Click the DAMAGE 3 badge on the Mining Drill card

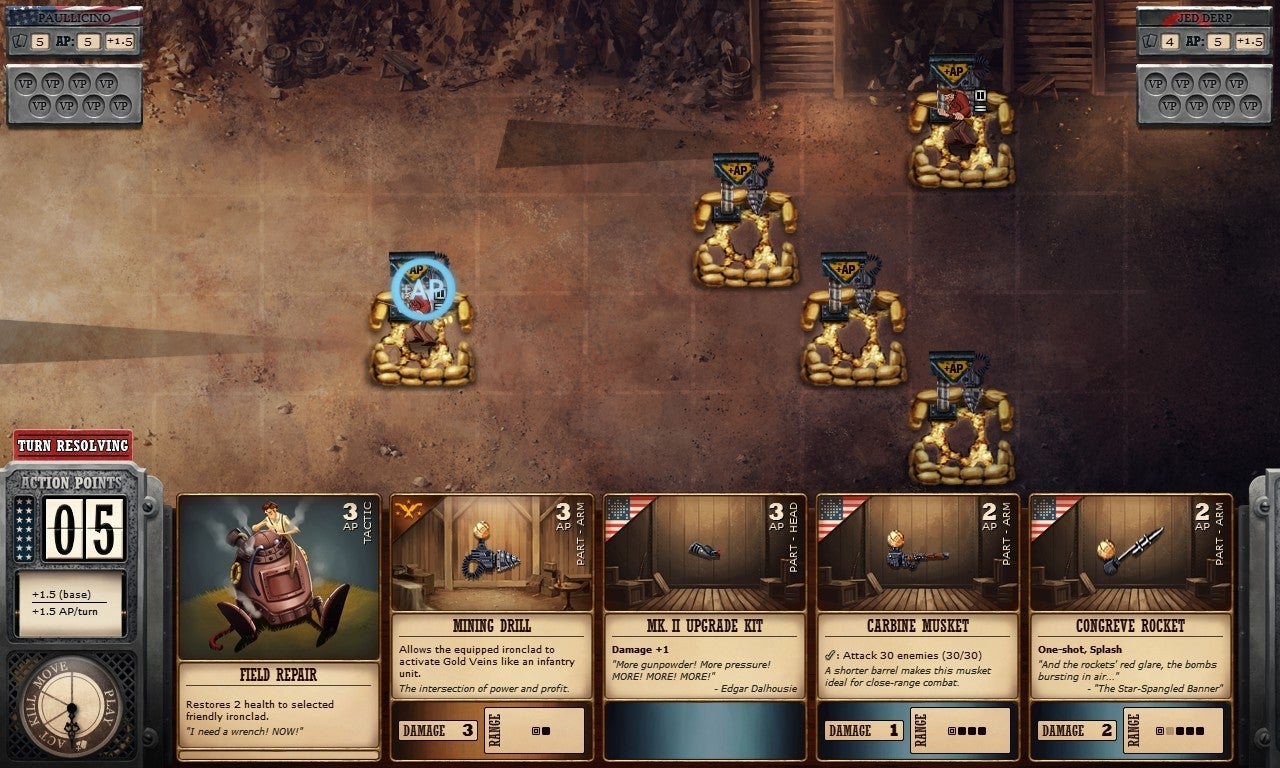pos(437,730)
